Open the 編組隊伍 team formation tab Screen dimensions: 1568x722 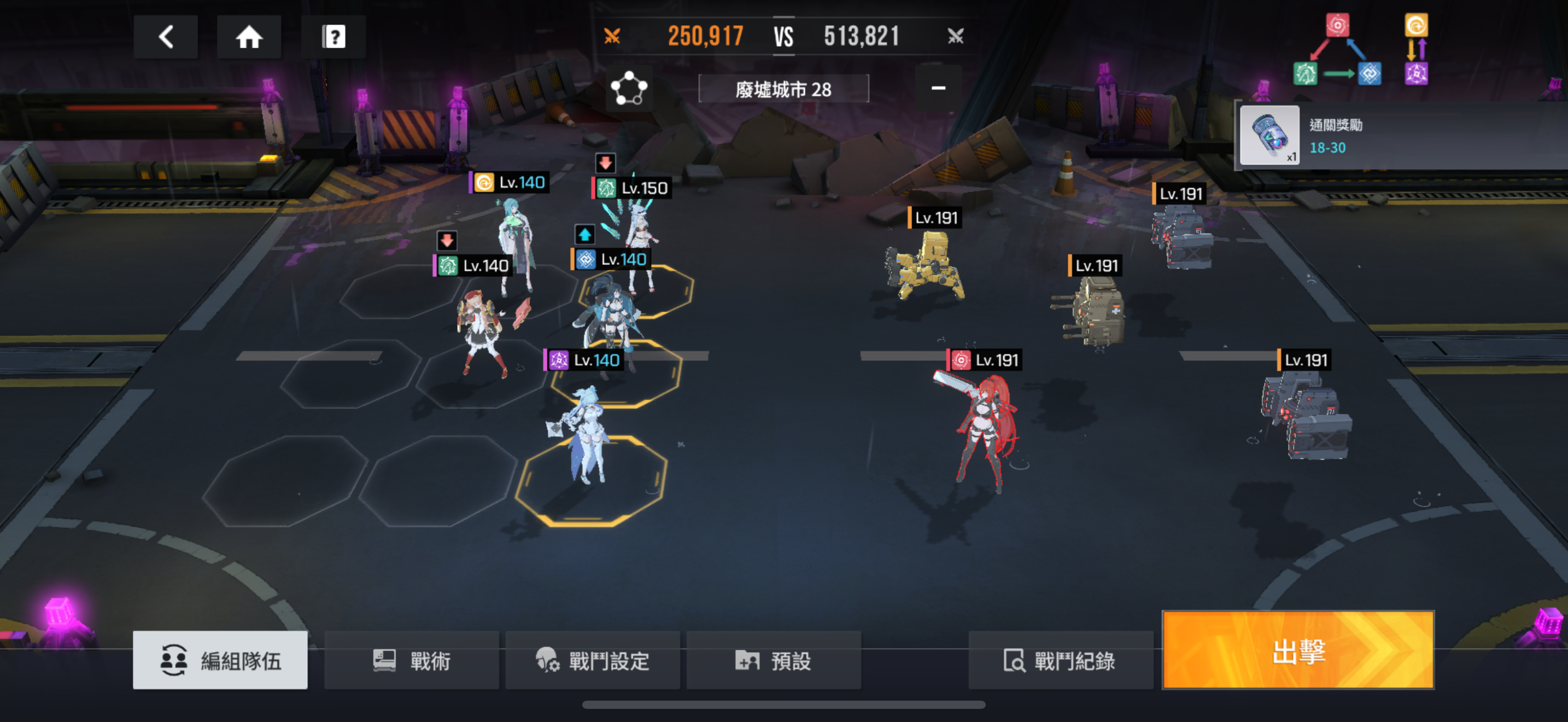[220, 660]
